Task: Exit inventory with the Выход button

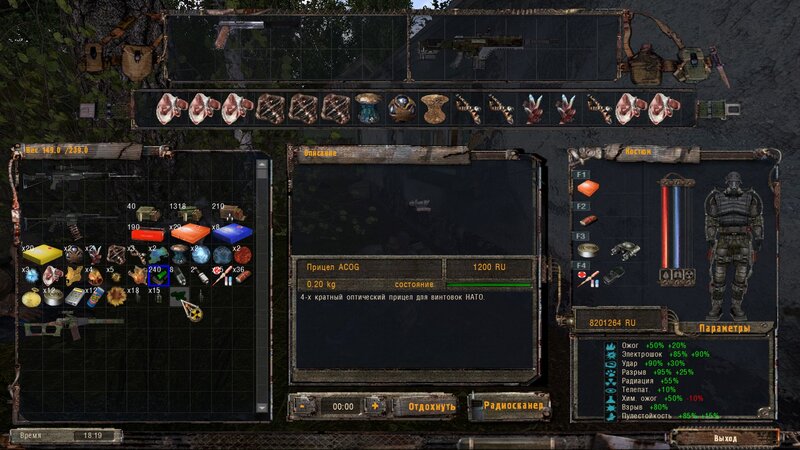Action: [x=726, y=438]
